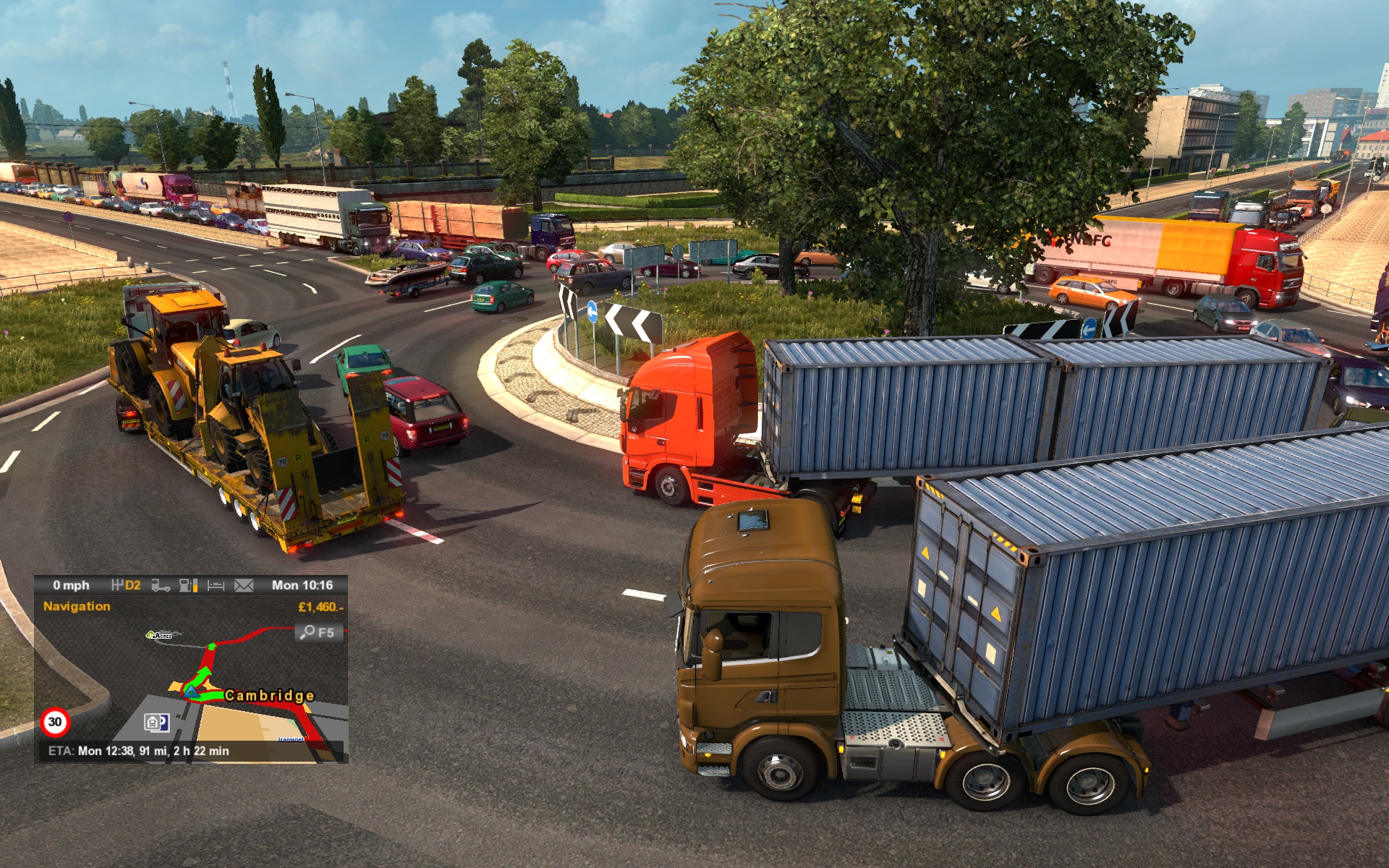This screenshot has width=1389, height=868.
Task: Click the Route Advisor navigation minimap
Action: (x=217, y=687)
